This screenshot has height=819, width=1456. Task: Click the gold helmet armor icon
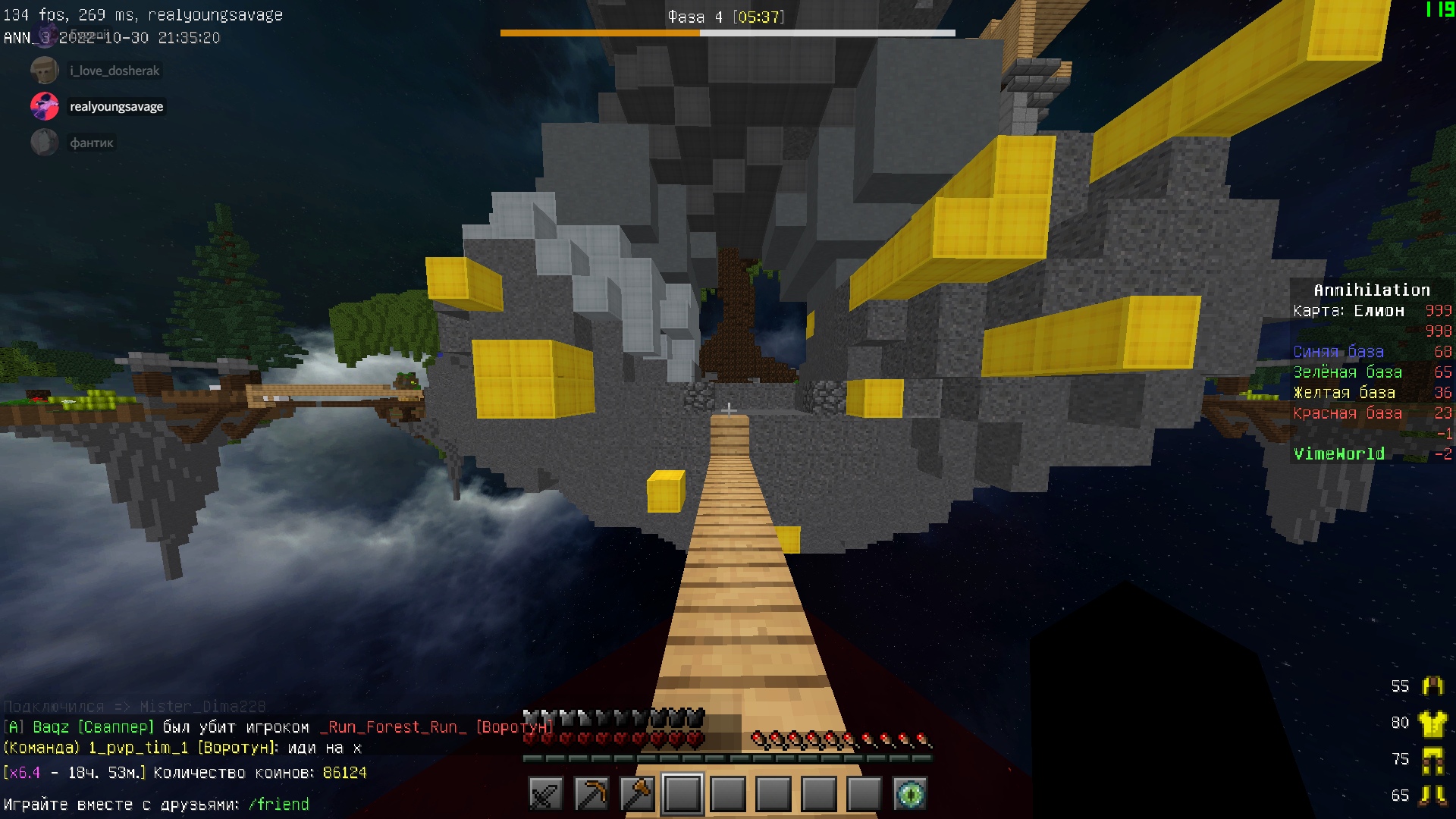pos(1432,686)
